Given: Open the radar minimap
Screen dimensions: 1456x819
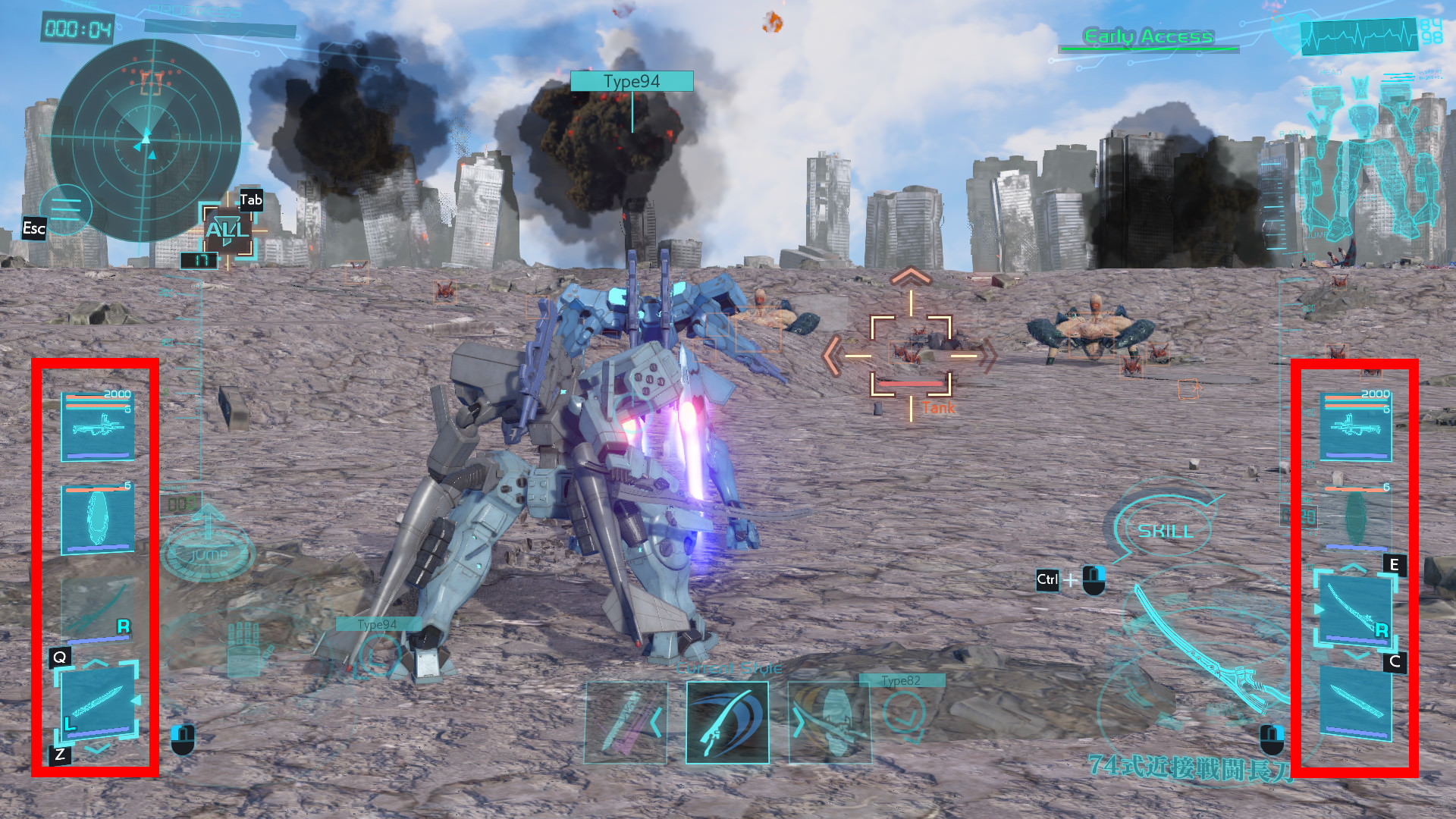Looking at the screenshot, I should (x=146, y=140).
